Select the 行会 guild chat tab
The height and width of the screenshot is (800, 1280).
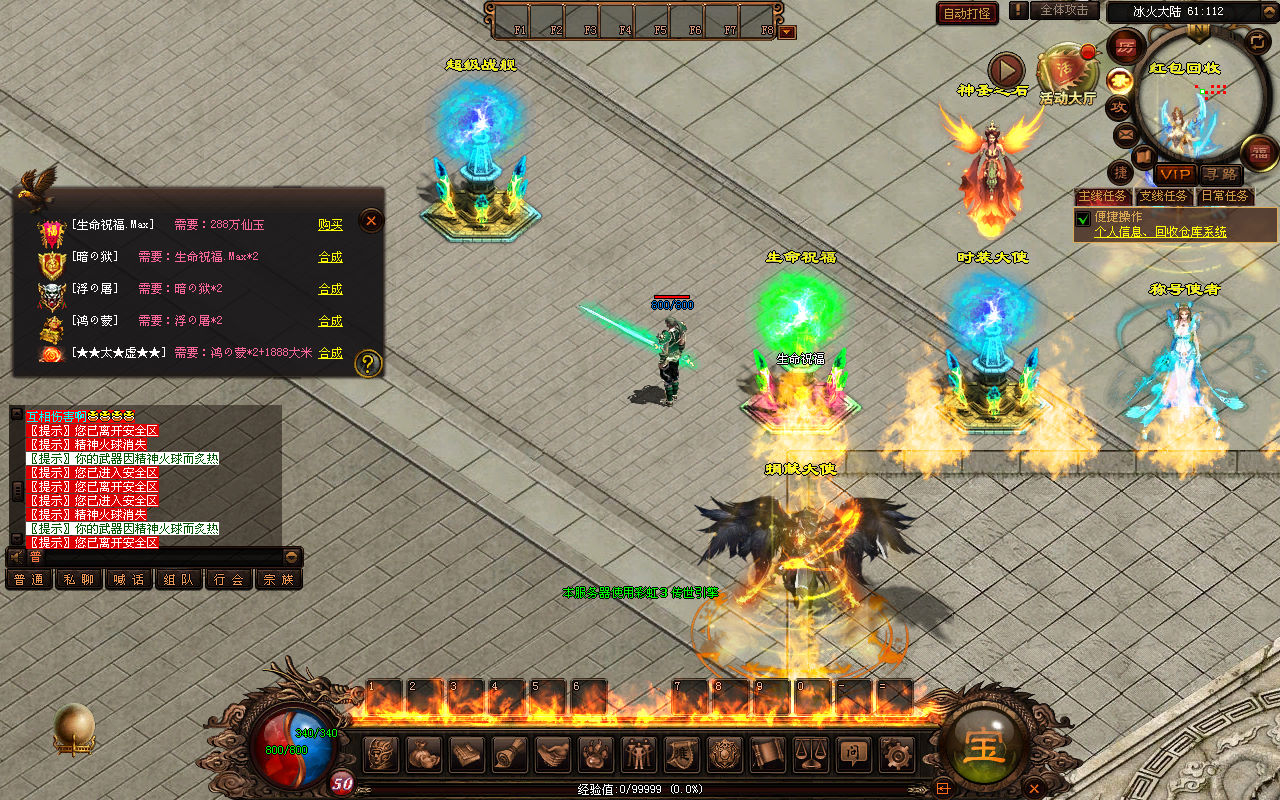pos(229,579)
